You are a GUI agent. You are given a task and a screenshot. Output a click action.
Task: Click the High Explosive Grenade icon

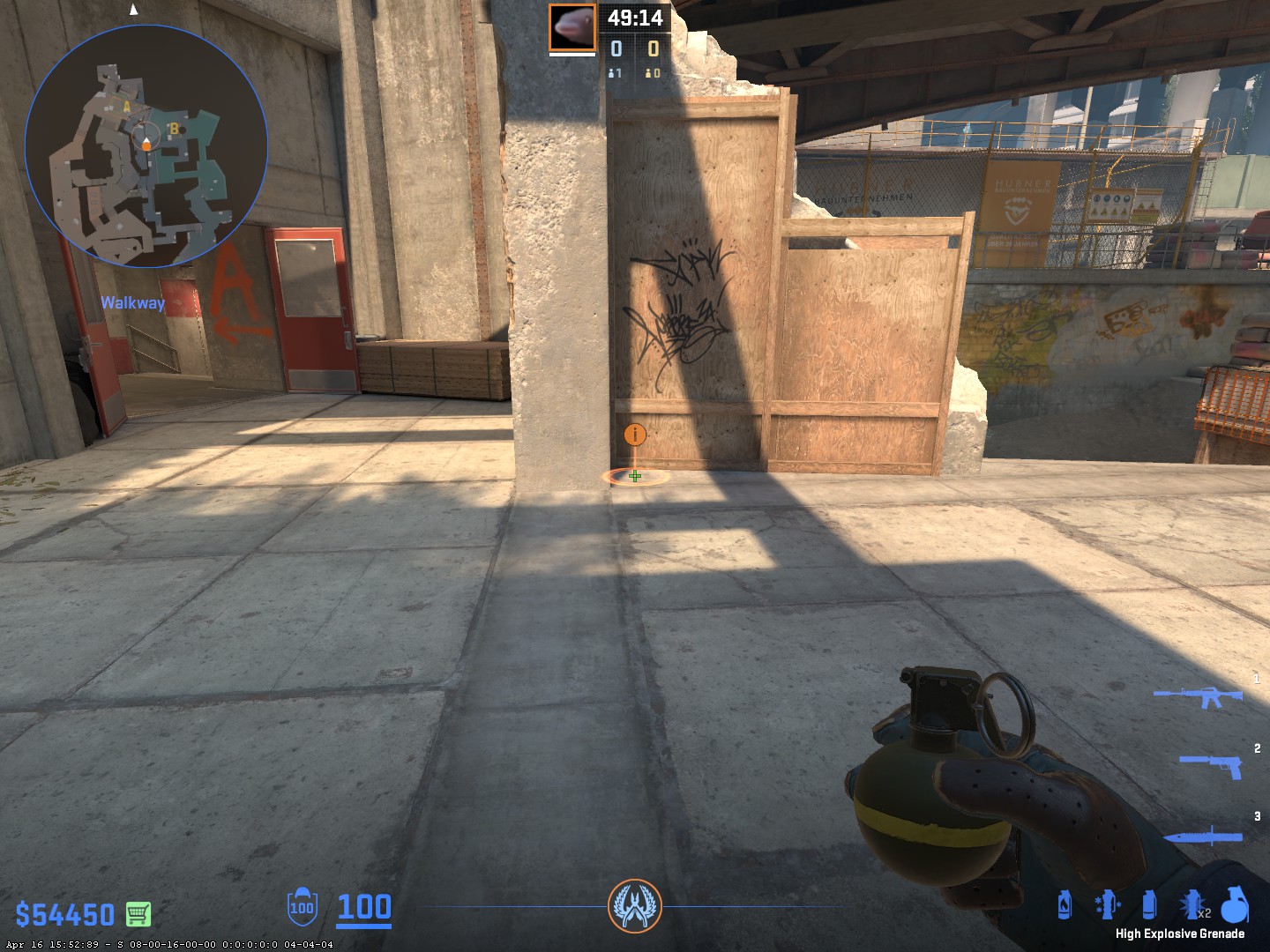coord(1233,905)
